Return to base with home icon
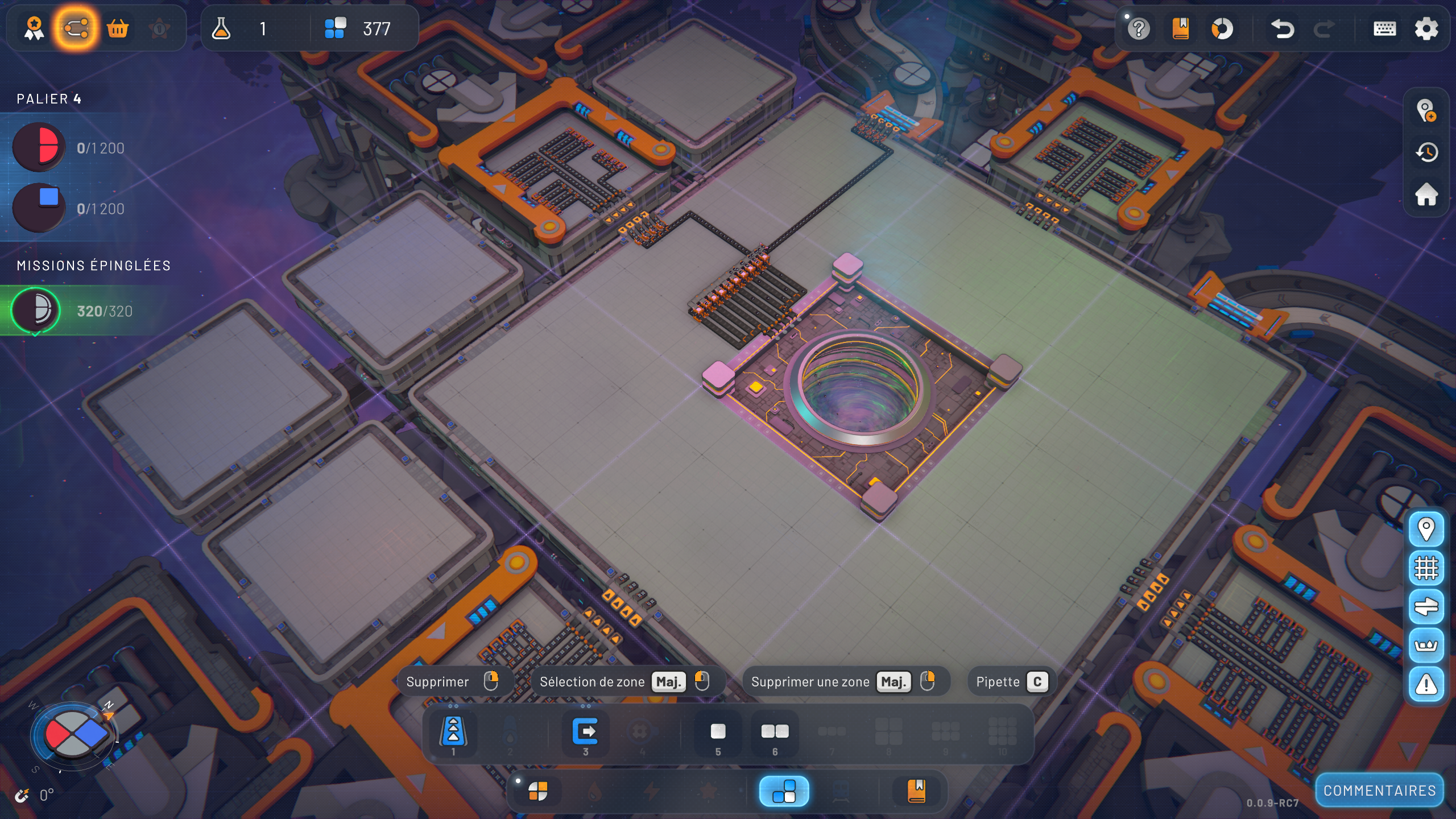The width and height of the screenshot is (1456, 819). pyautogui.click(x=1426, y=195)
